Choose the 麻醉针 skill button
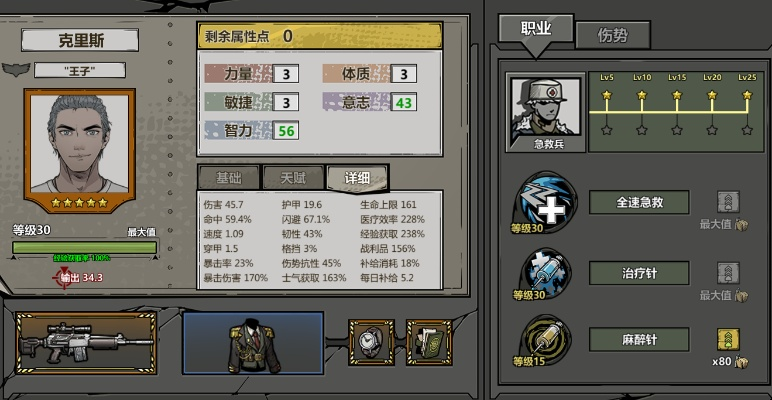Screen dimensions: 772x400 point(638,340)
